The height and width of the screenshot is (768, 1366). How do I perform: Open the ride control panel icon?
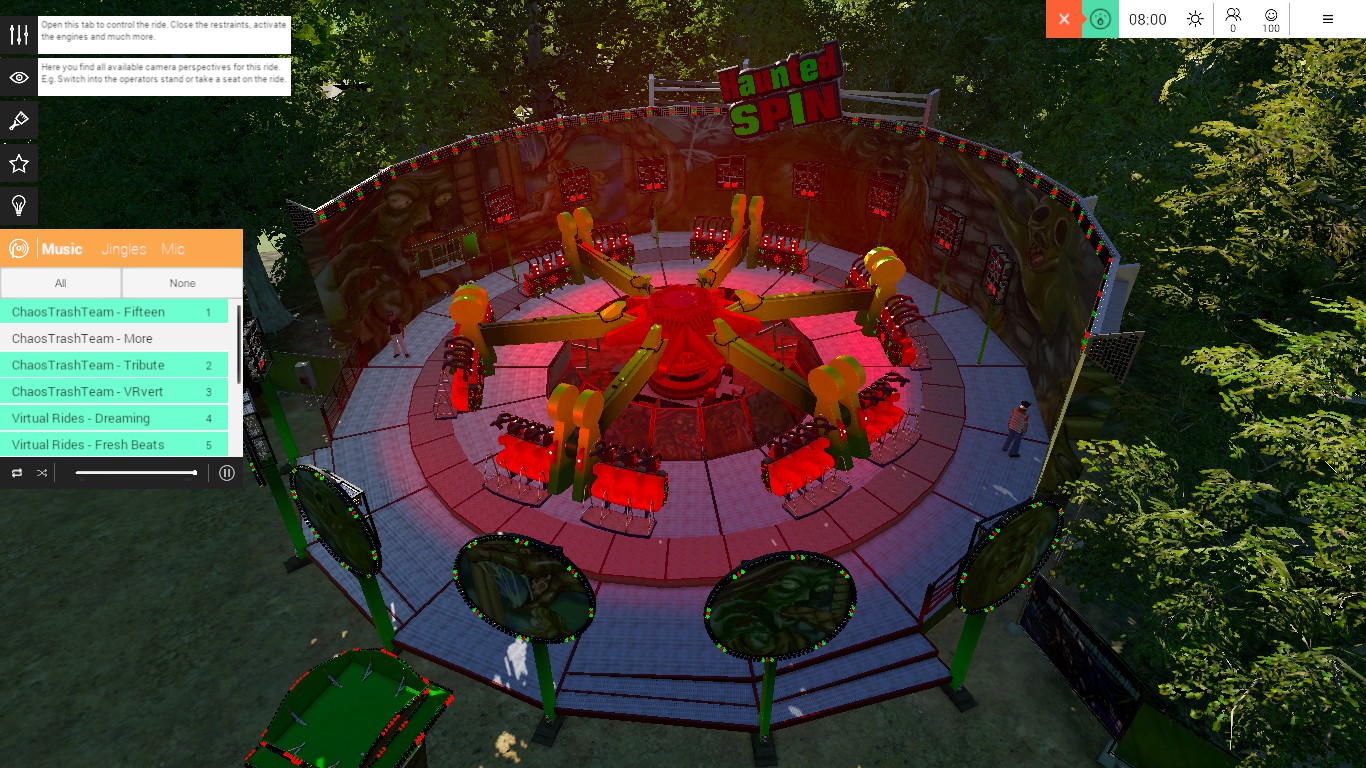pos(18,33)
